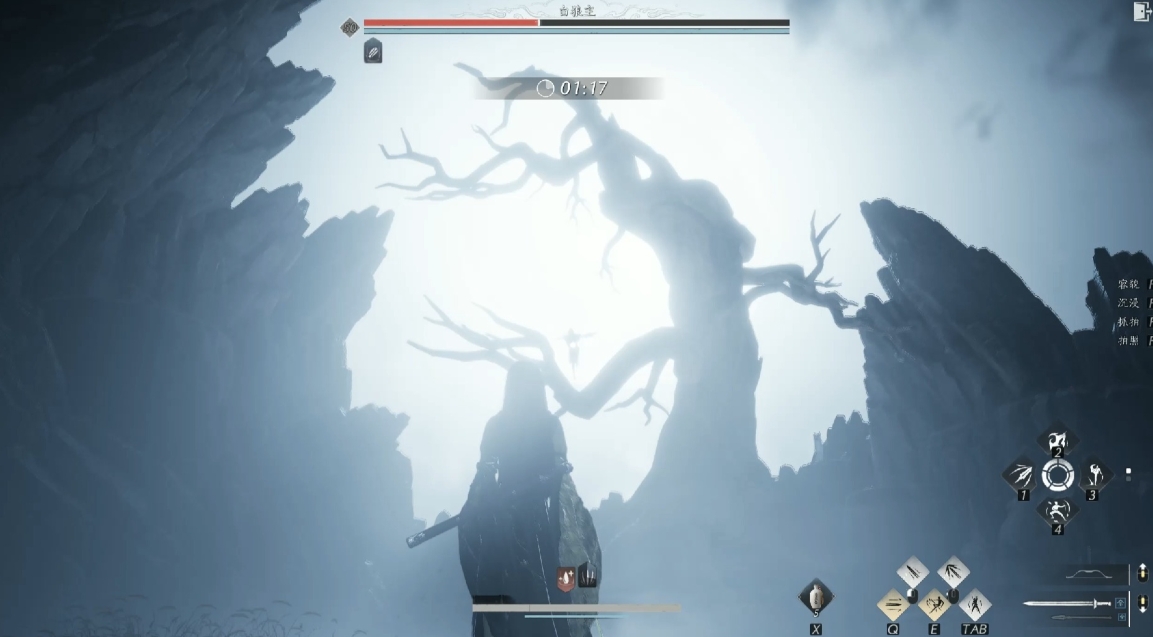Activate the upper-left slashing blades skill
The width and height of the screenshot is (1153, 637).
(913, 574)
